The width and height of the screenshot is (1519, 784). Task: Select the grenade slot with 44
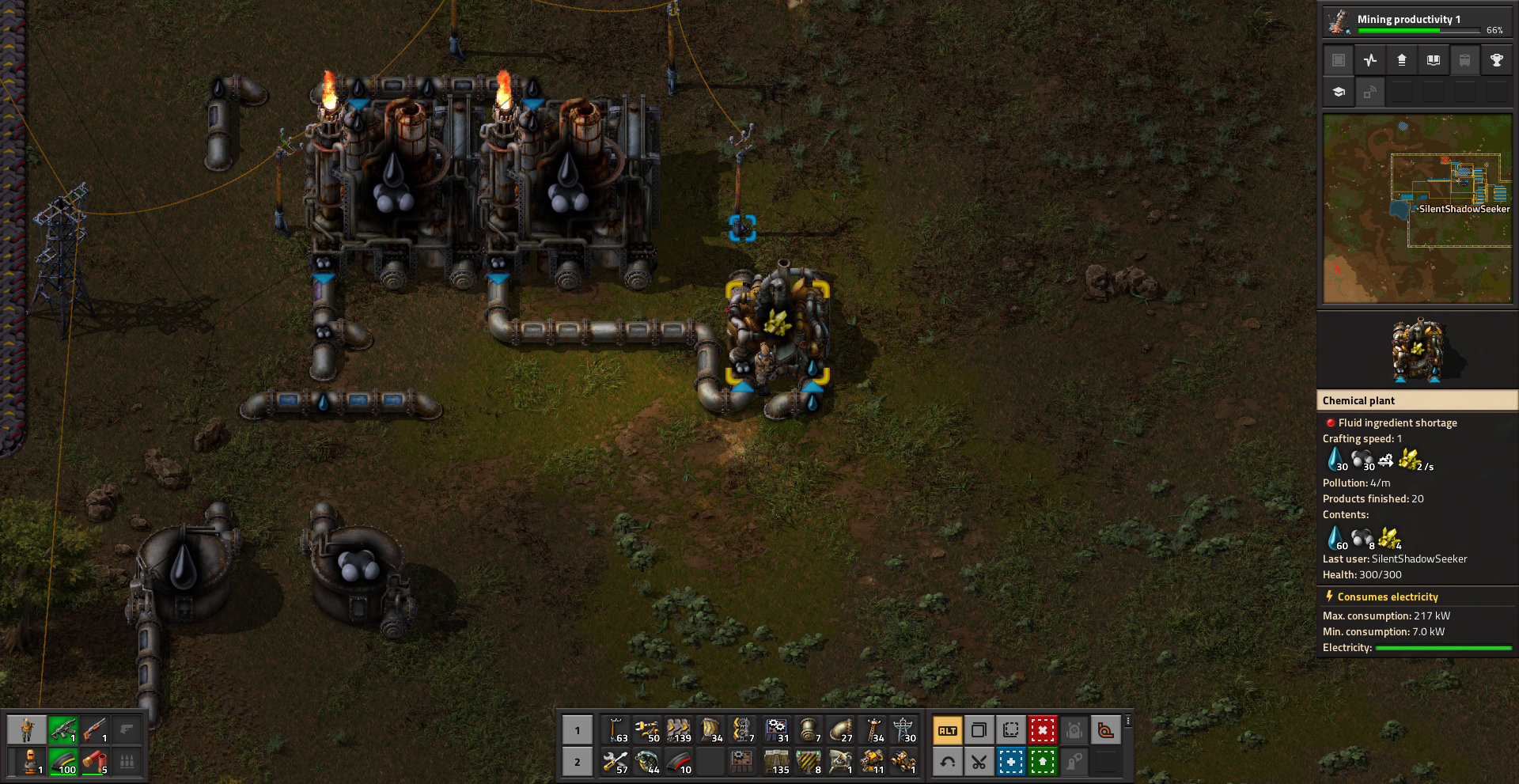click(x=647, y=762)
